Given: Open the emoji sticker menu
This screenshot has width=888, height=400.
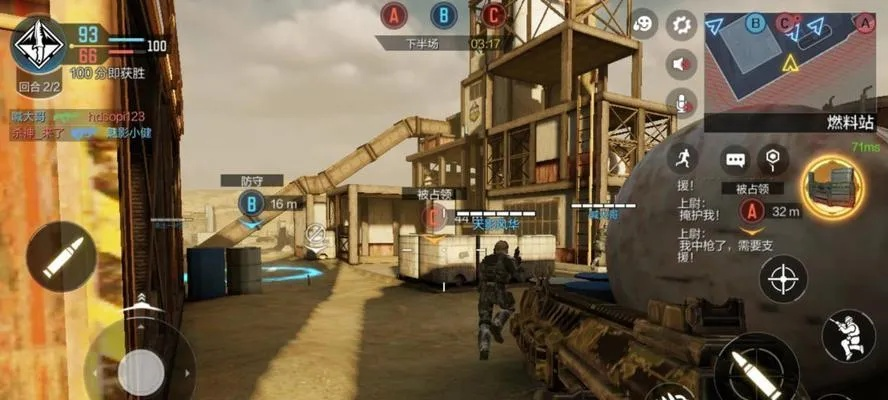Looking at the screenshot, I should pos(645,24).
